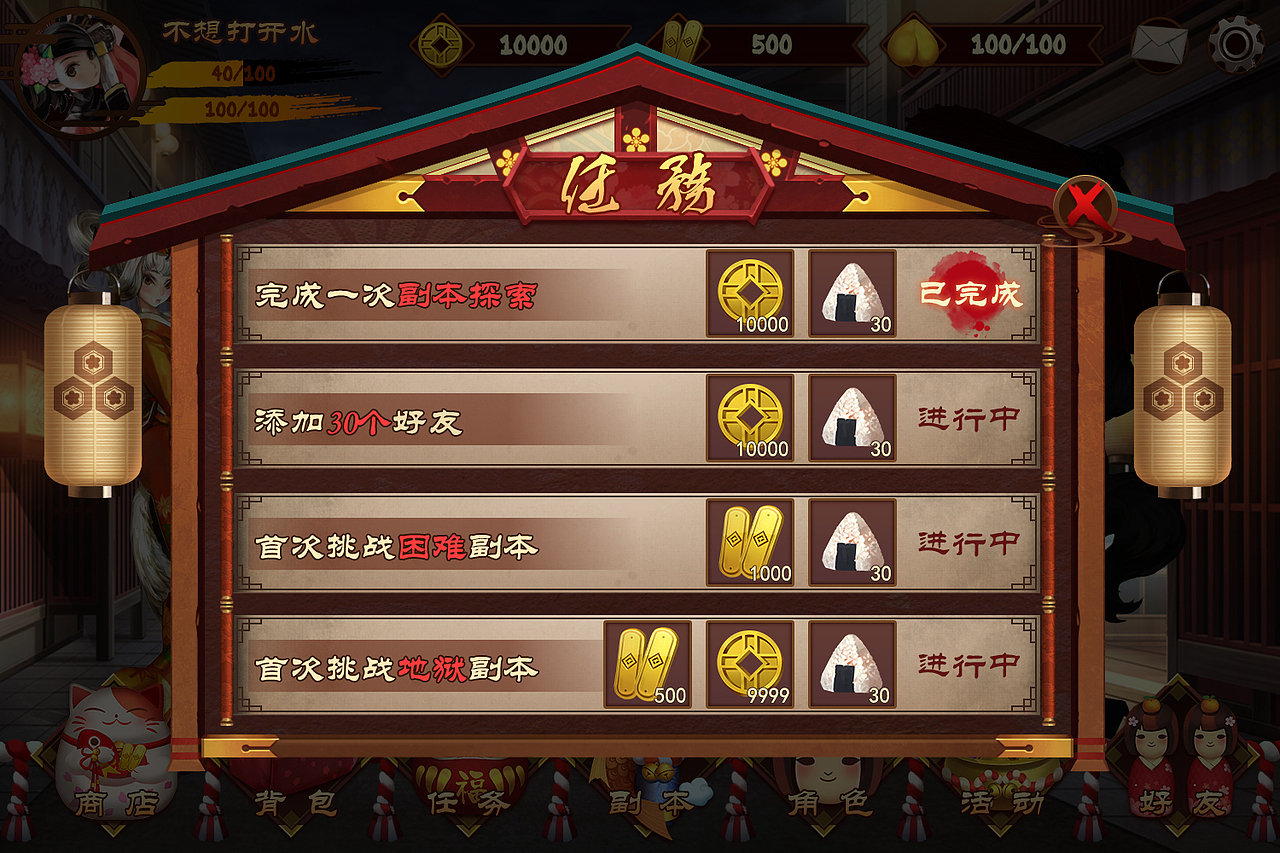Click the peach stamina icon showing 100/100
The width and height of the screenshot is (1280, 853).
pyautogui.click(x=916, y=44)
